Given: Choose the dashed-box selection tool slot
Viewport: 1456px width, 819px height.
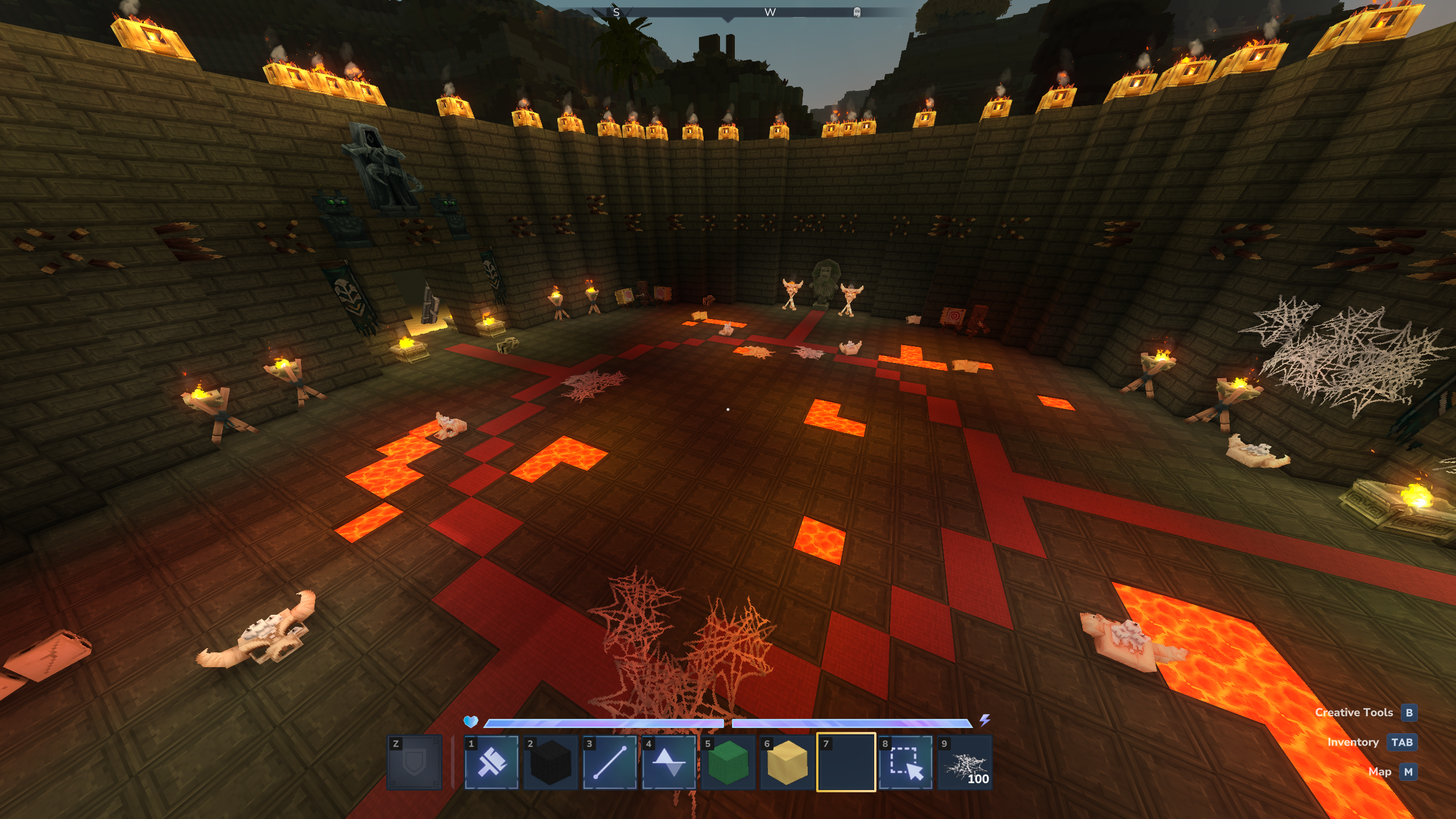Looking at the screenshot, I should [905, 763].
